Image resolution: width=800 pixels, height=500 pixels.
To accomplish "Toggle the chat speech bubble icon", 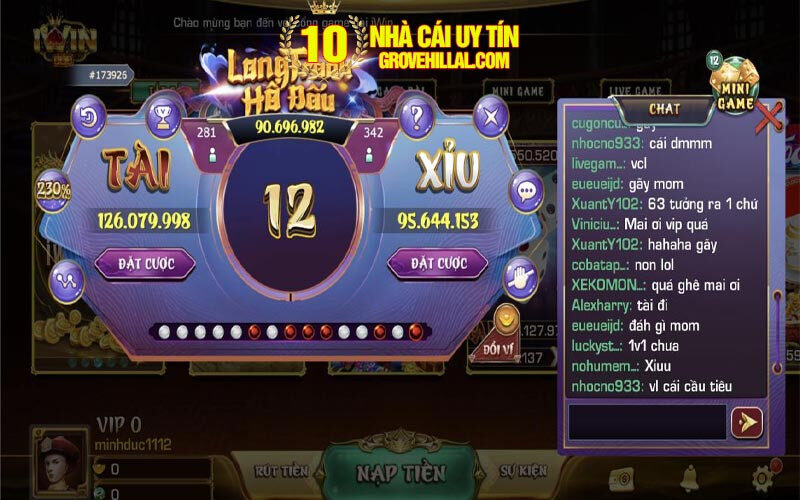I will 525,190.
